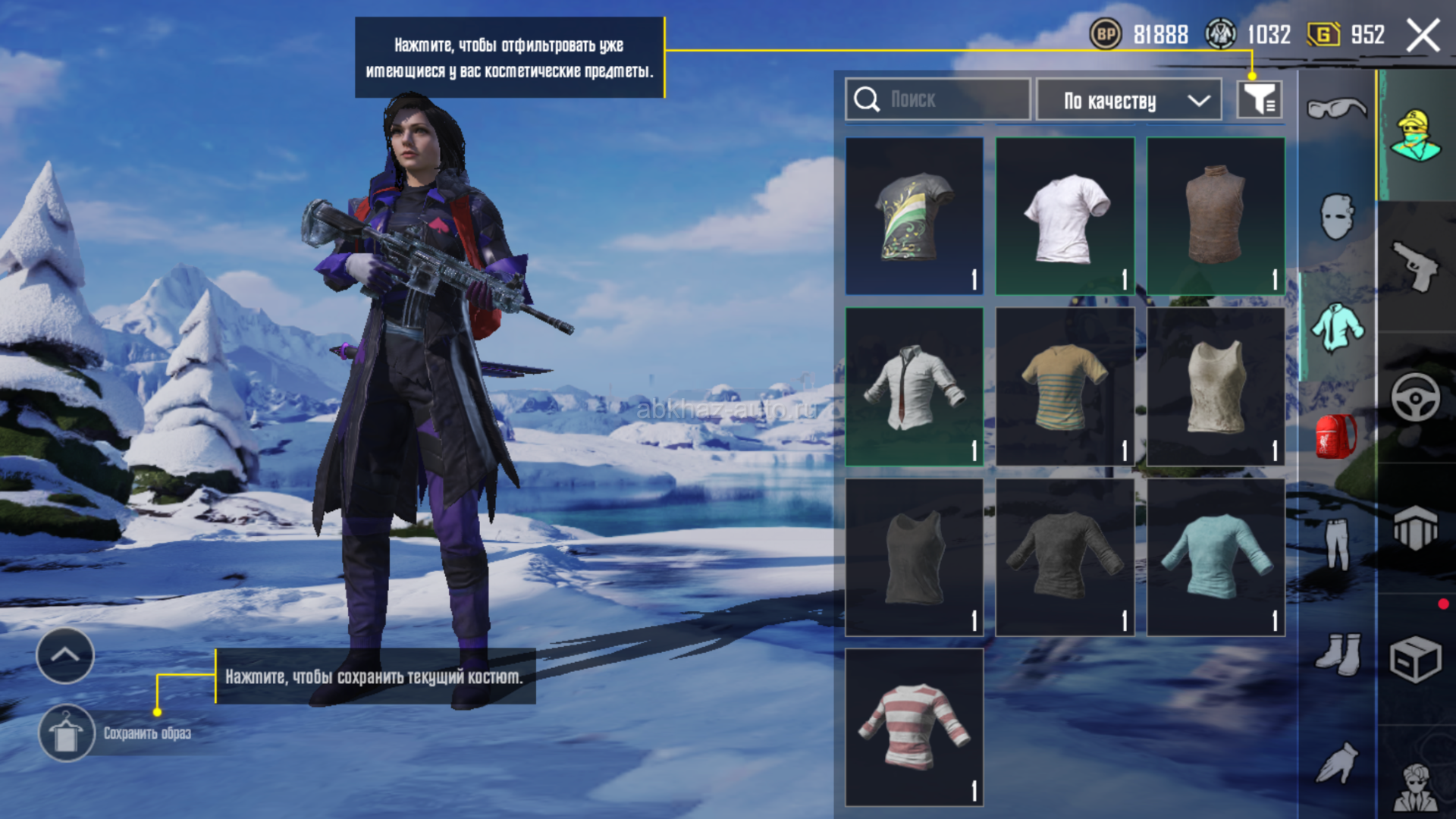The width and height of the screenshot is (1456, 819).
Task: Switch to the glasses category
Action: (1336, 108)
